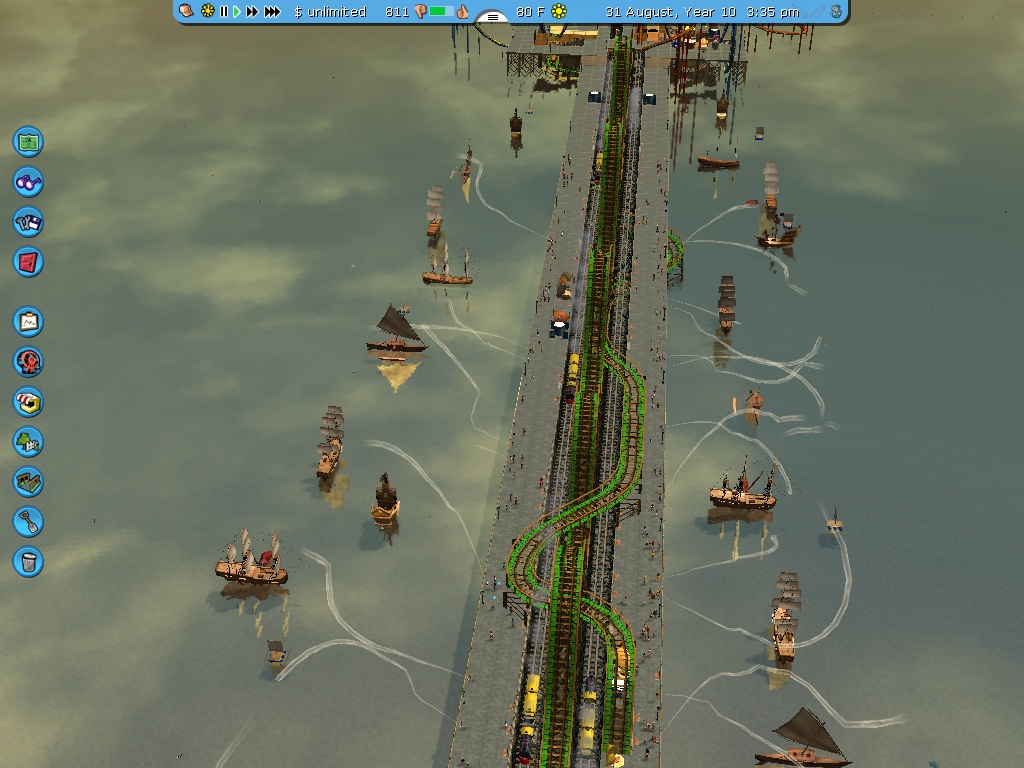This screenshot has height=768, width=1024.
Task: Open the file save and load disk icon
Action: point(28,221)
